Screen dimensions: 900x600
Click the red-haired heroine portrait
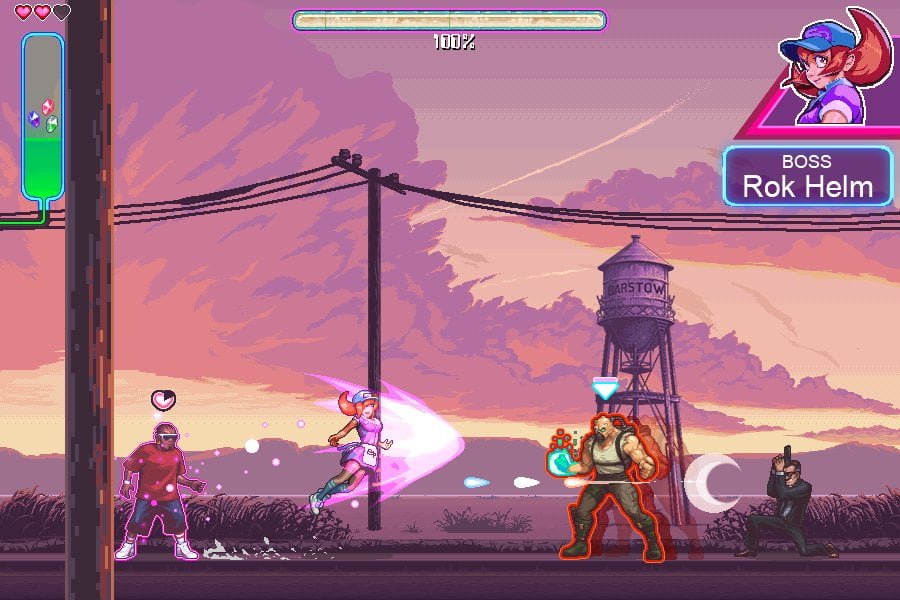pyautogui.click(x=832, y=72)
